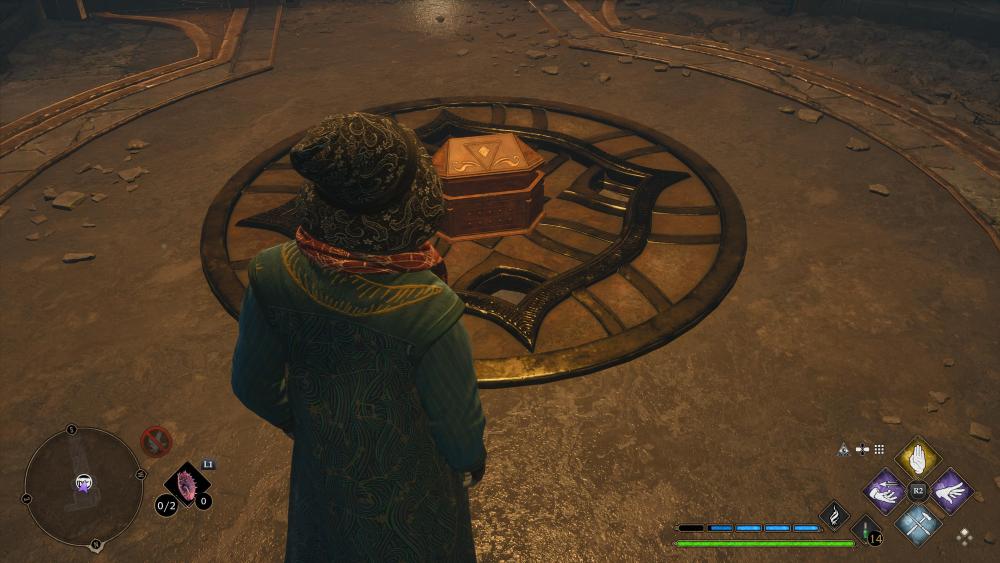Open the nine-dot grid icon

[879, 450]
